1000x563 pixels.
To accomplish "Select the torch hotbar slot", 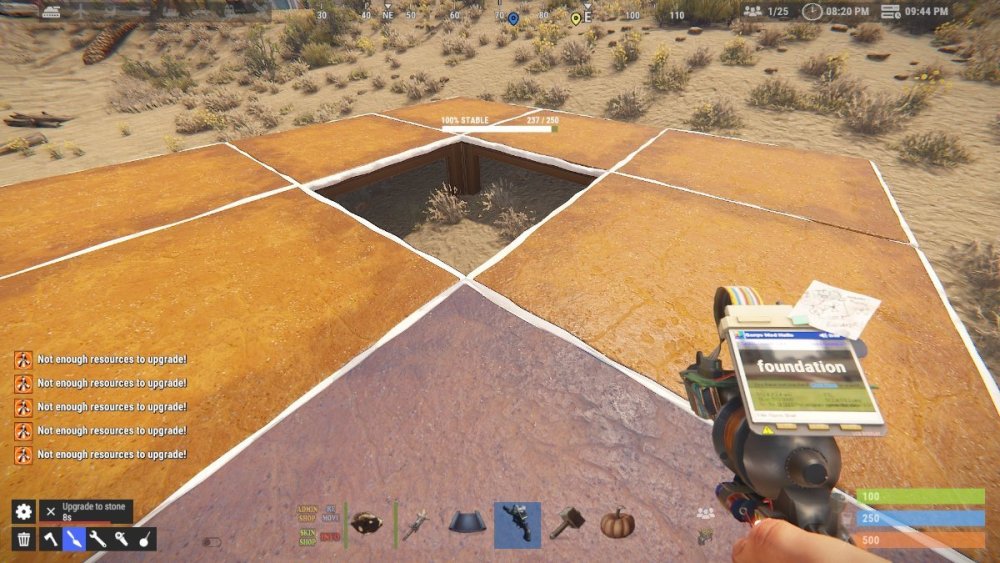I will coord(418,524).
